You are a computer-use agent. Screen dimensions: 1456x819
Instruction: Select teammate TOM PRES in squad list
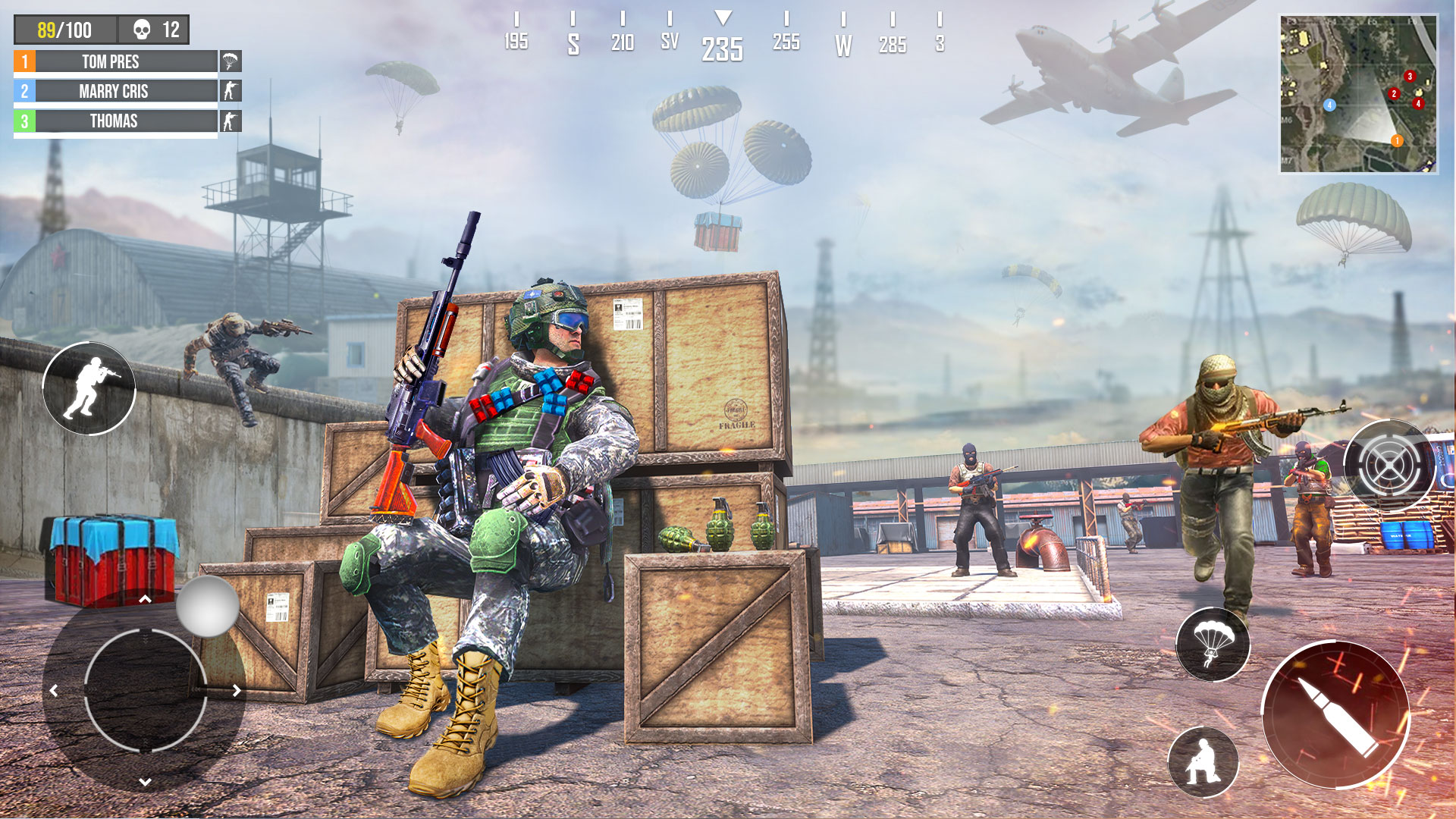pyautogui.click(x=115, y=61)
